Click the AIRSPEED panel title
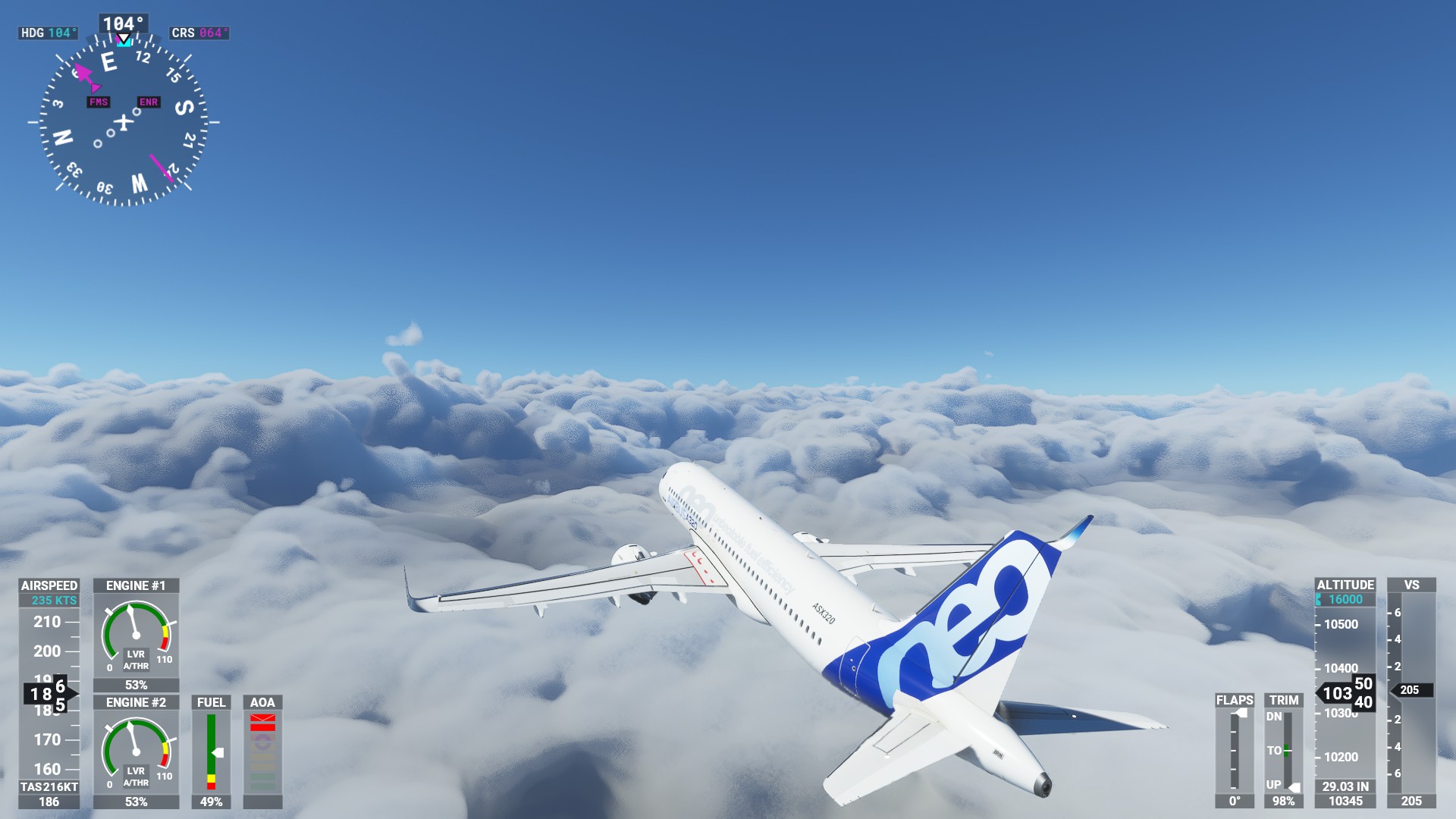 coord(48,585)
